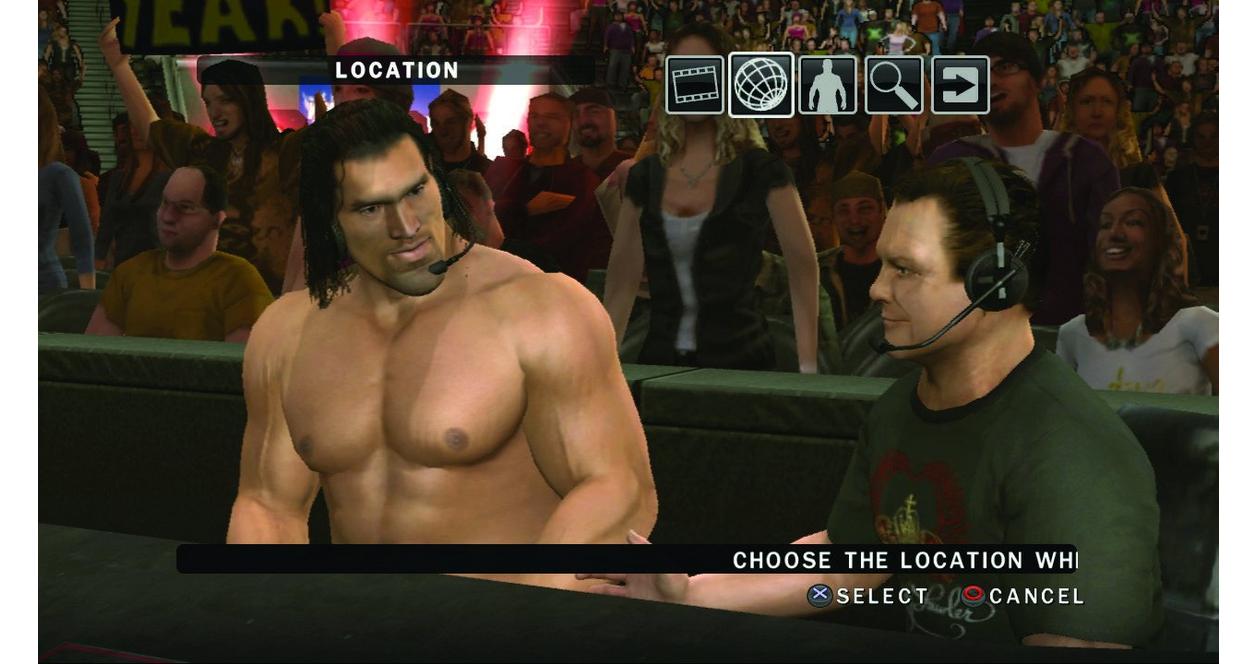Image resolution: width=1256 pixels, height=664 pixels.
Task: Activate the right arrow exit icon
Action: 960,85
